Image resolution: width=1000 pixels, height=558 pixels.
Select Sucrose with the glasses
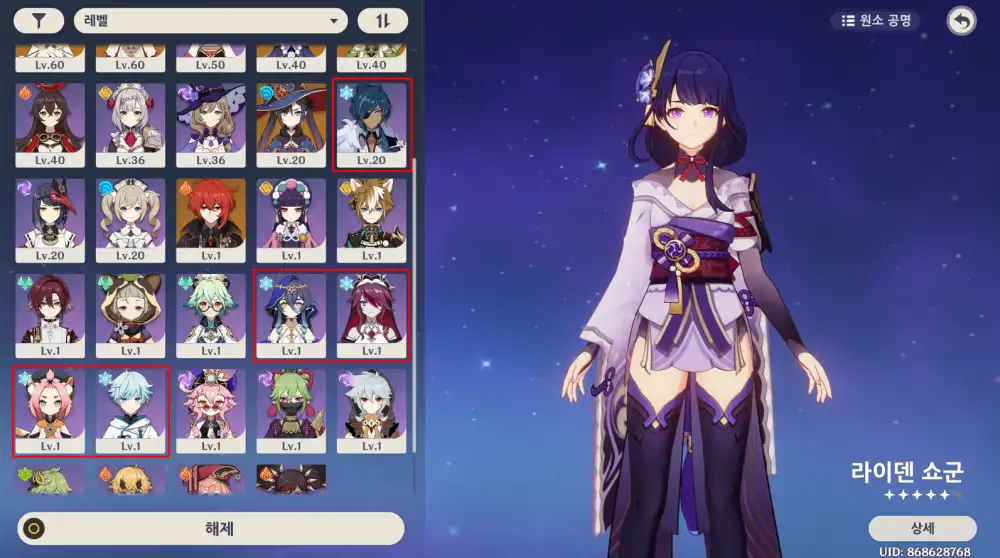[211, 316]
